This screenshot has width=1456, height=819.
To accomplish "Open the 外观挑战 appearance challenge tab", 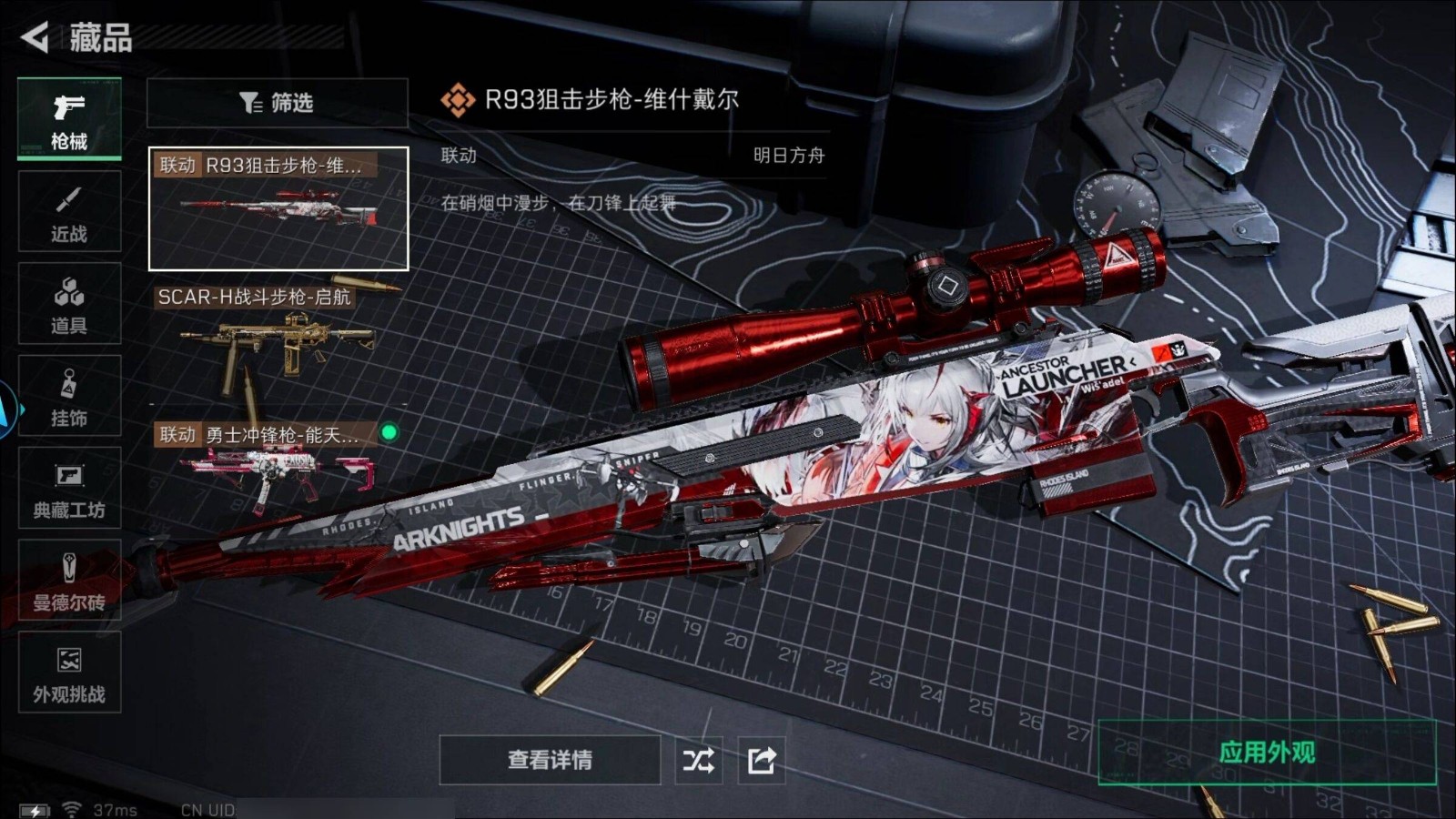I will pos(69,673).
